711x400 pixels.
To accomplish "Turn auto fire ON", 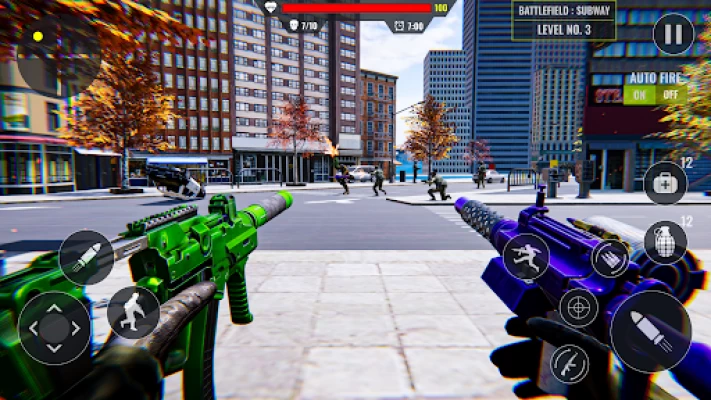I will point(638,96).
